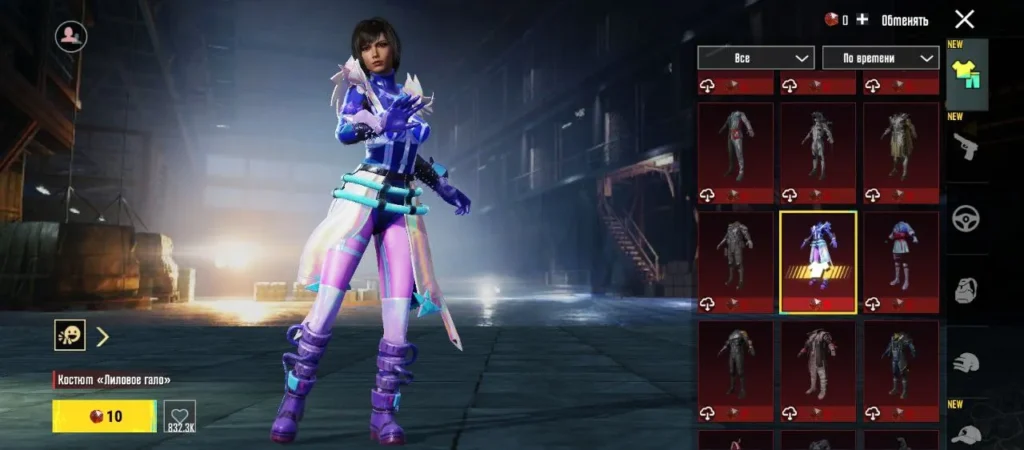
Task: Open the profile avatar icon
Action: pyautogui.click(x=70, y=37)
